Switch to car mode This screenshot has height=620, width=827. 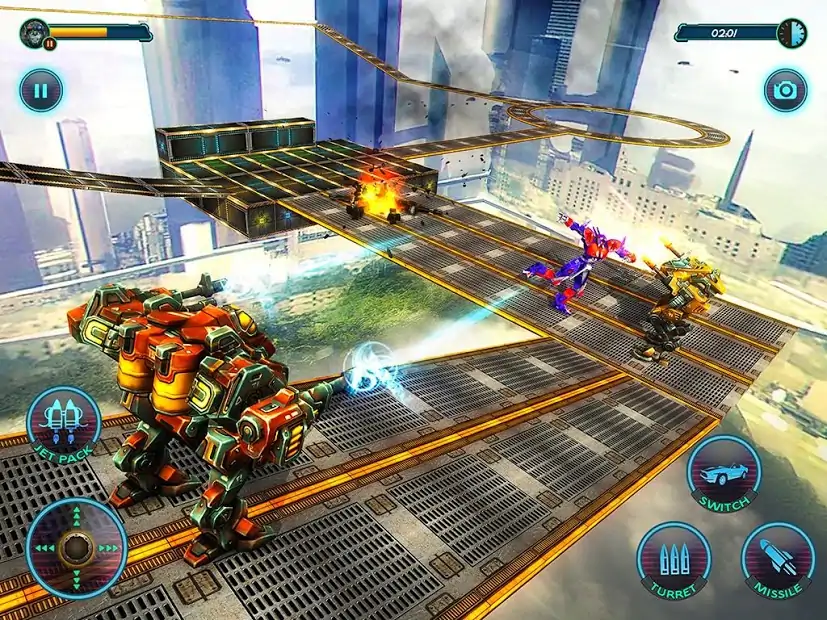725,473
